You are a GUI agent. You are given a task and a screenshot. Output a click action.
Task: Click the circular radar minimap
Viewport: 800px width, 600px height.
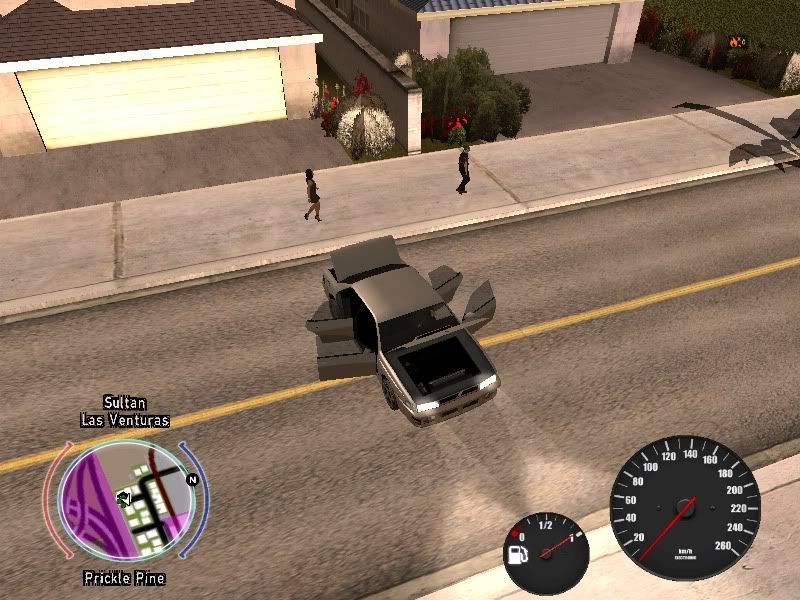[126, 501]
